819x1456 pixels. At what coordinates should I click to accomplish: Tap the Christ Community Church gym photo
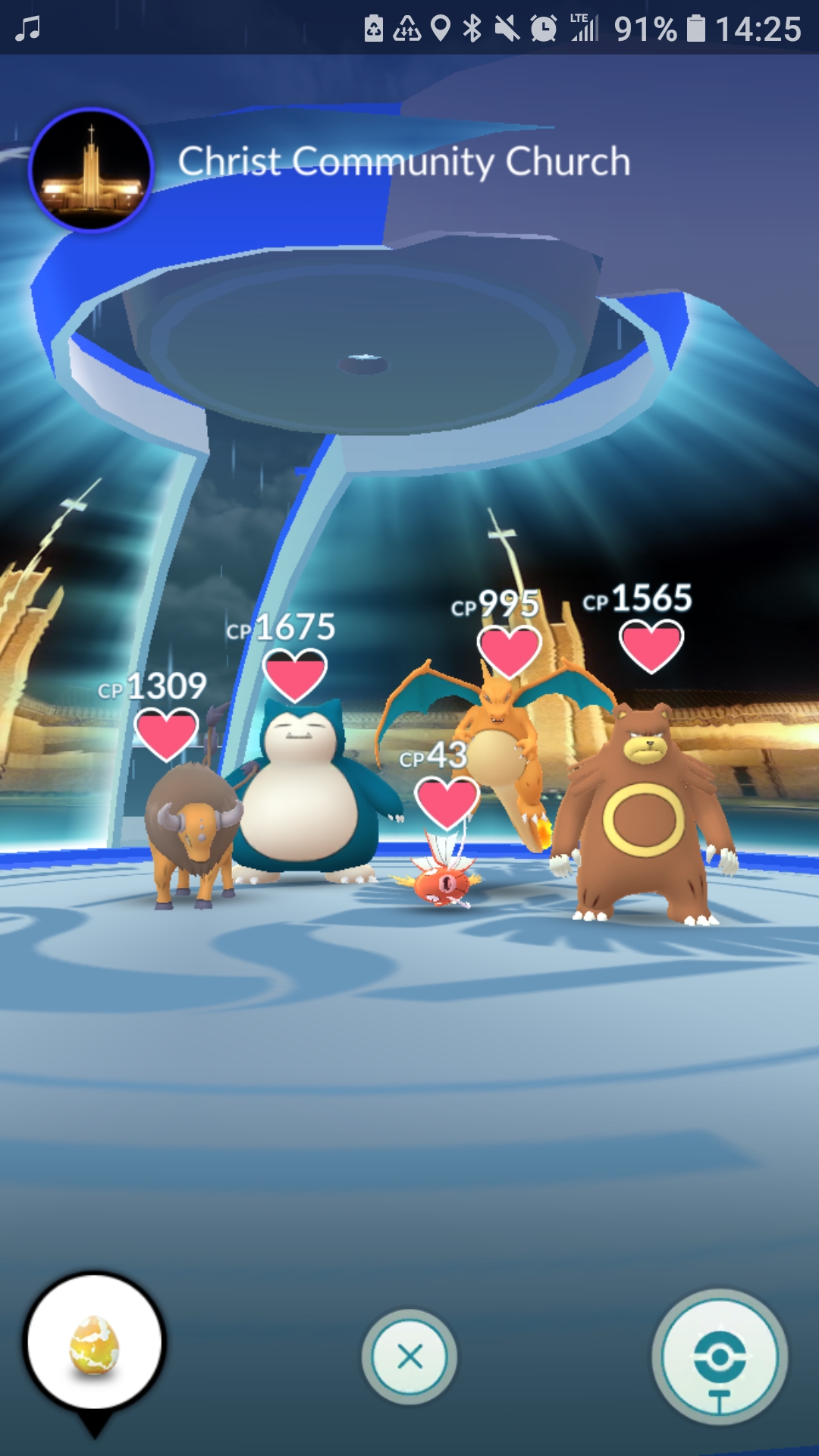(x=91, y=170)
